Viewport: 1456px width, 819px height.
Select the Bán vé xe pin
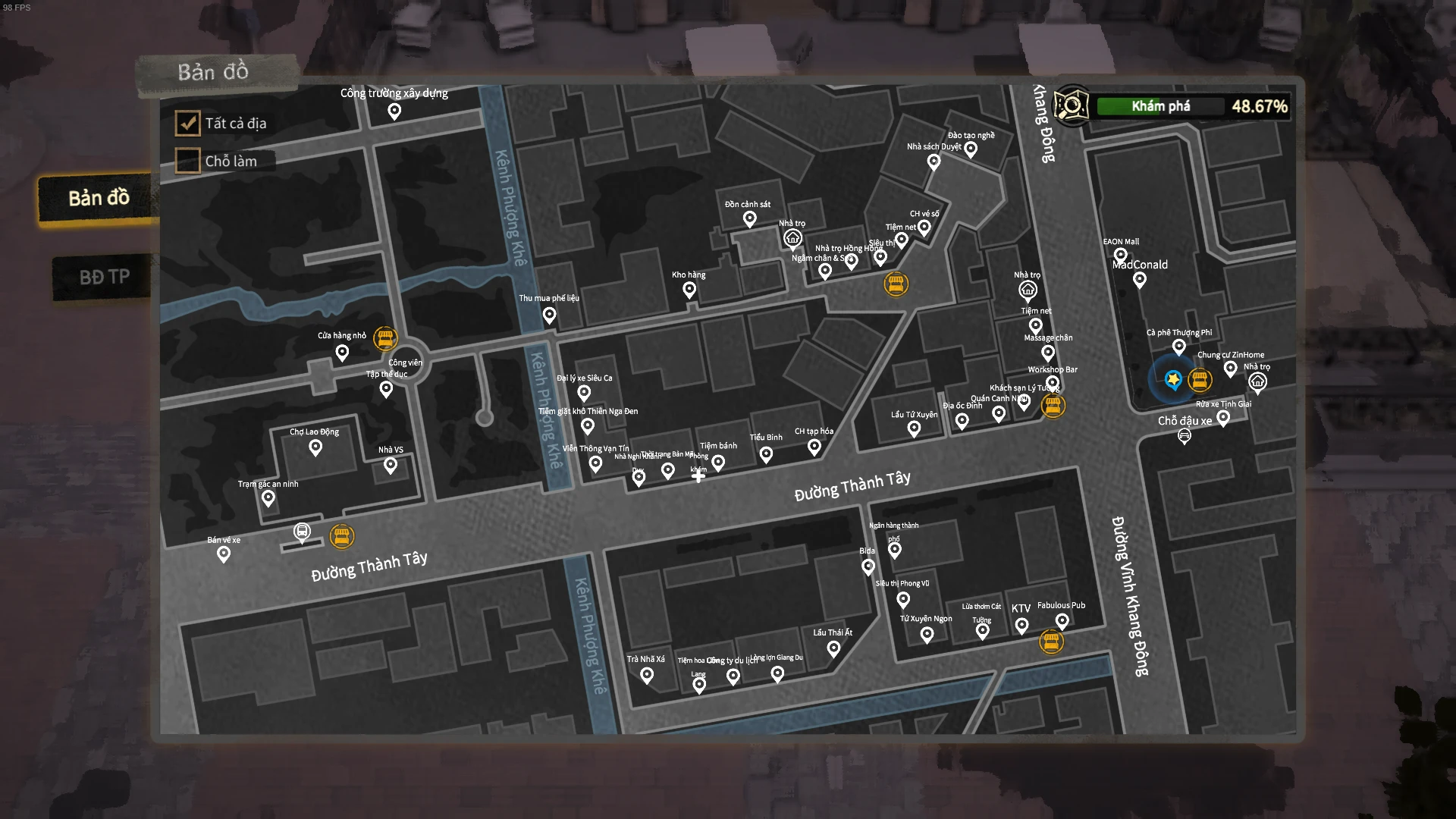[224, 554]
